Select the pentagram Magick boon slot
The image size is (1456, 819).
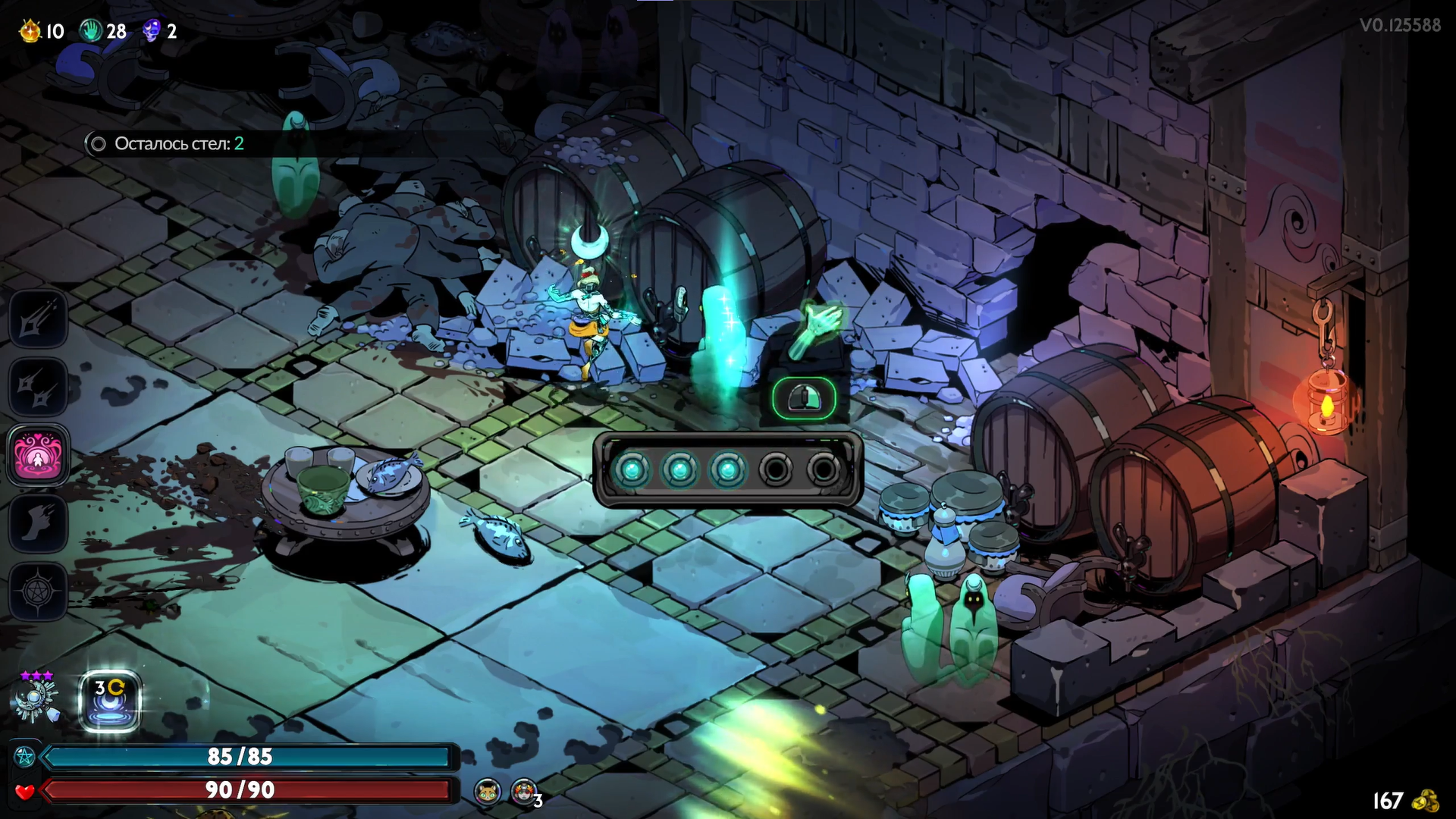[x=38, y=591]
